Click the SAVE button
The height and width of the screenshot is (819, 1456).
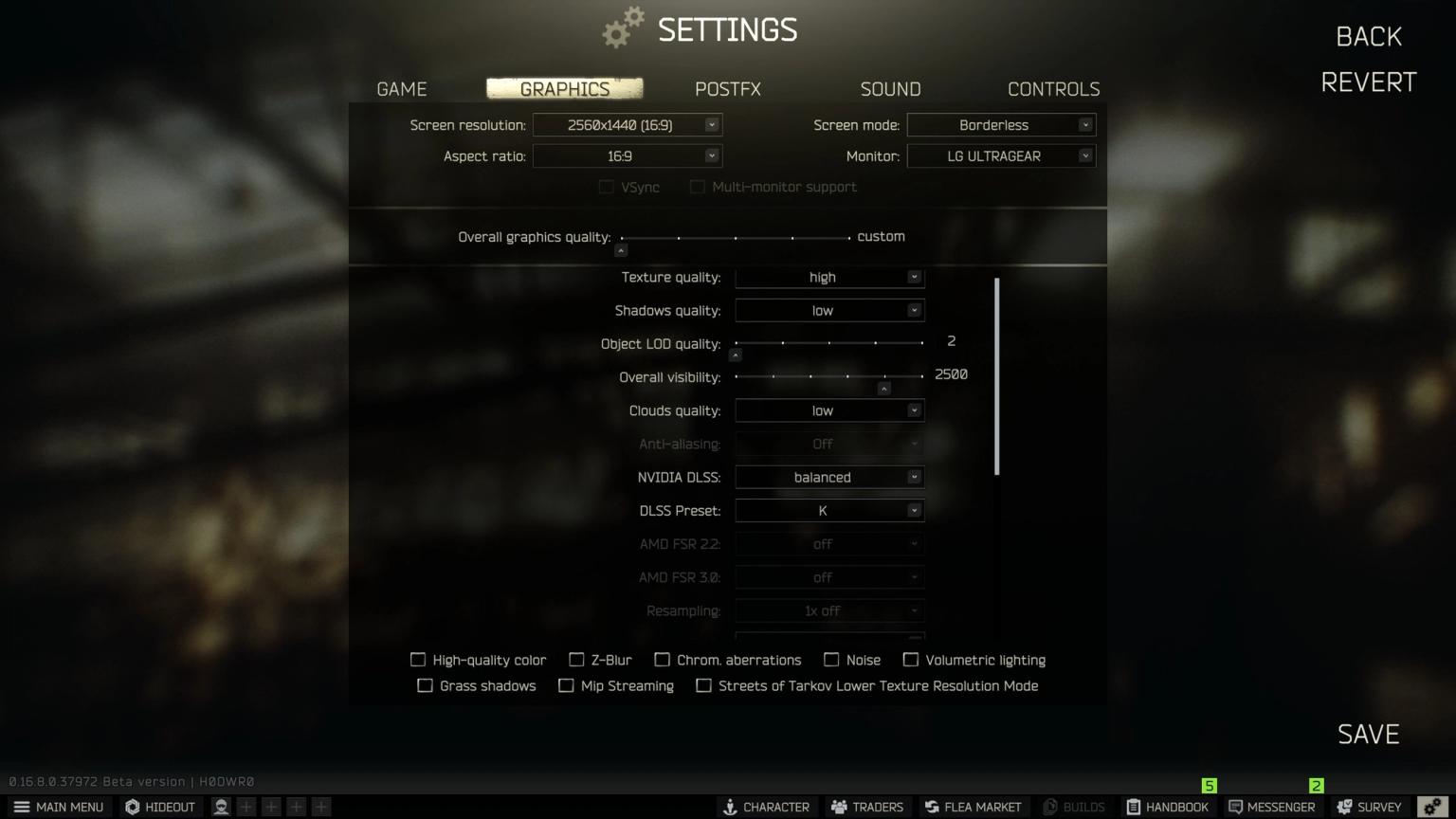click(1368, 733)
